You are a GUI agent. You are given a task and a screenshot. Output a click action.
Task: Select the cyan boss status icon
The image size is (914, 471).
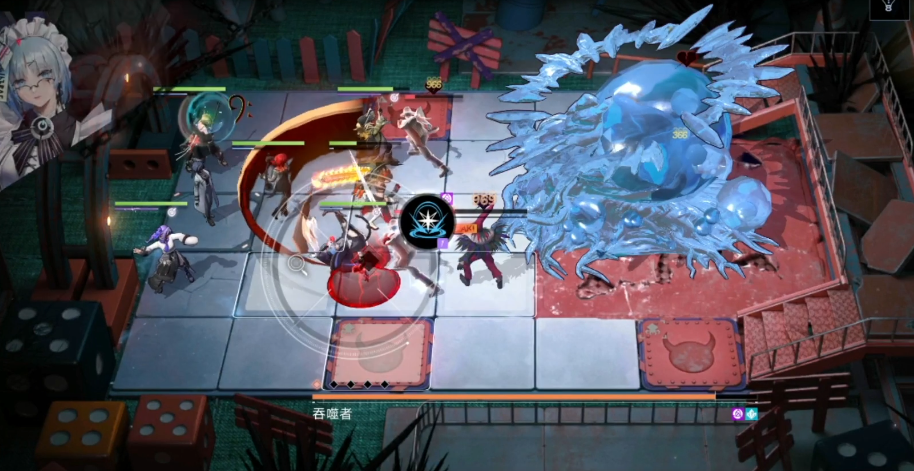pyautogui.click(x=751, y=414)
